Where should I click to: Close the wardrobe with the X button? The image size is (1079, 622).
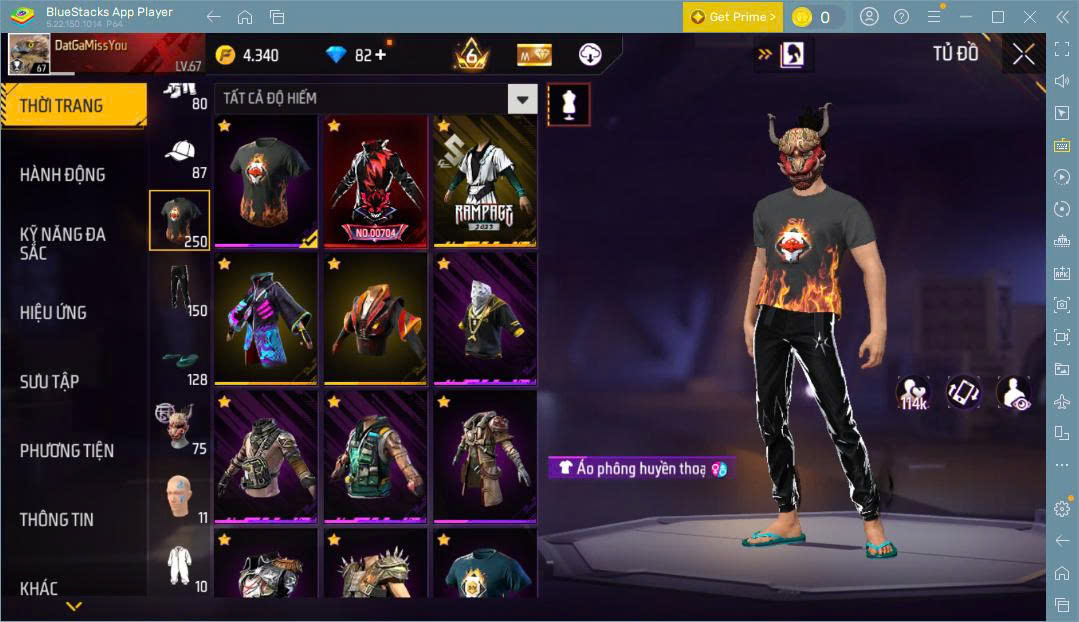point(1023,54)
